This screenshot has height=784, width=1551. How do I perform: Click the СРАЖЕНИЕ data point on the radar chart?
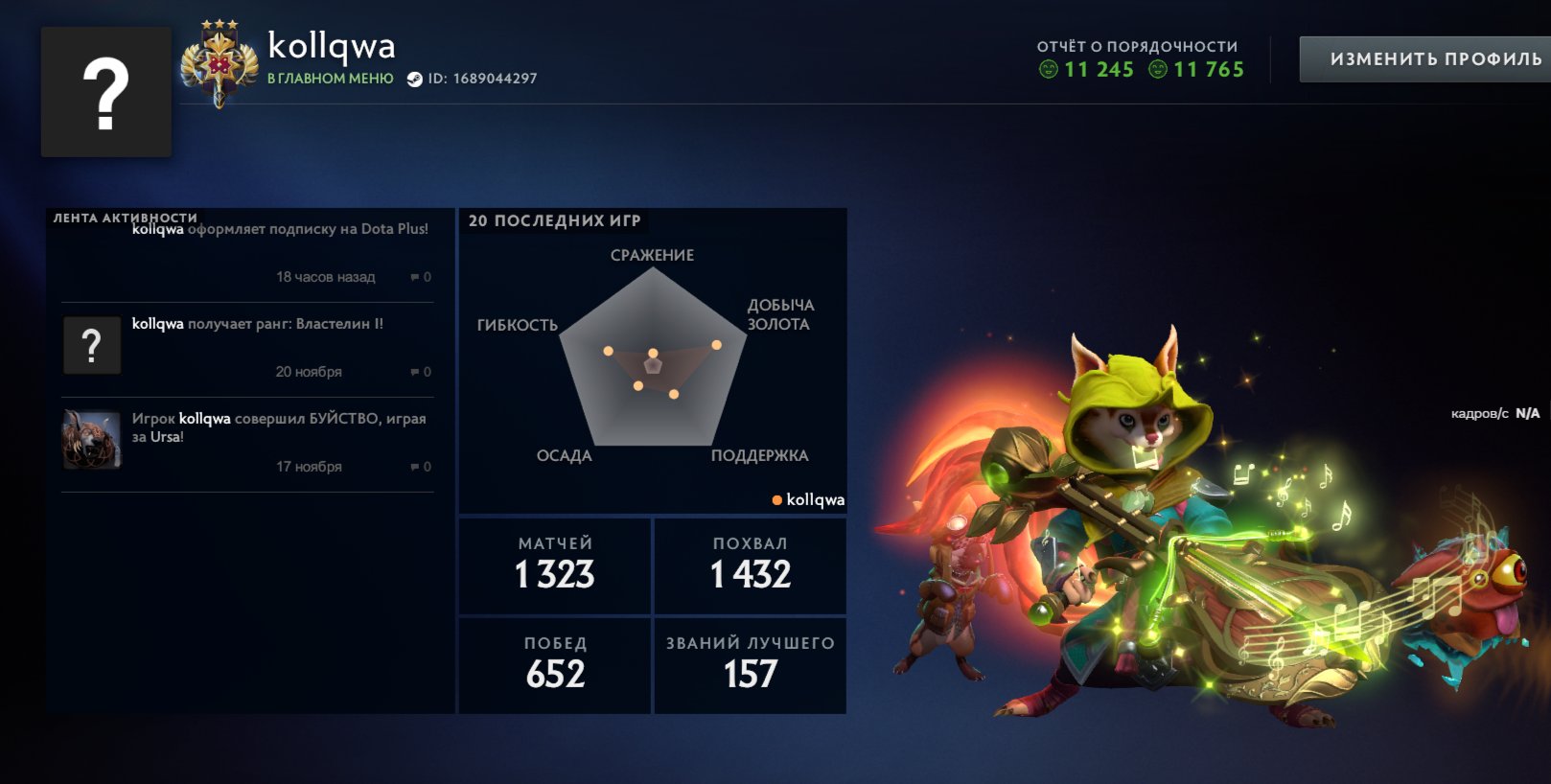tap(654, 351)
